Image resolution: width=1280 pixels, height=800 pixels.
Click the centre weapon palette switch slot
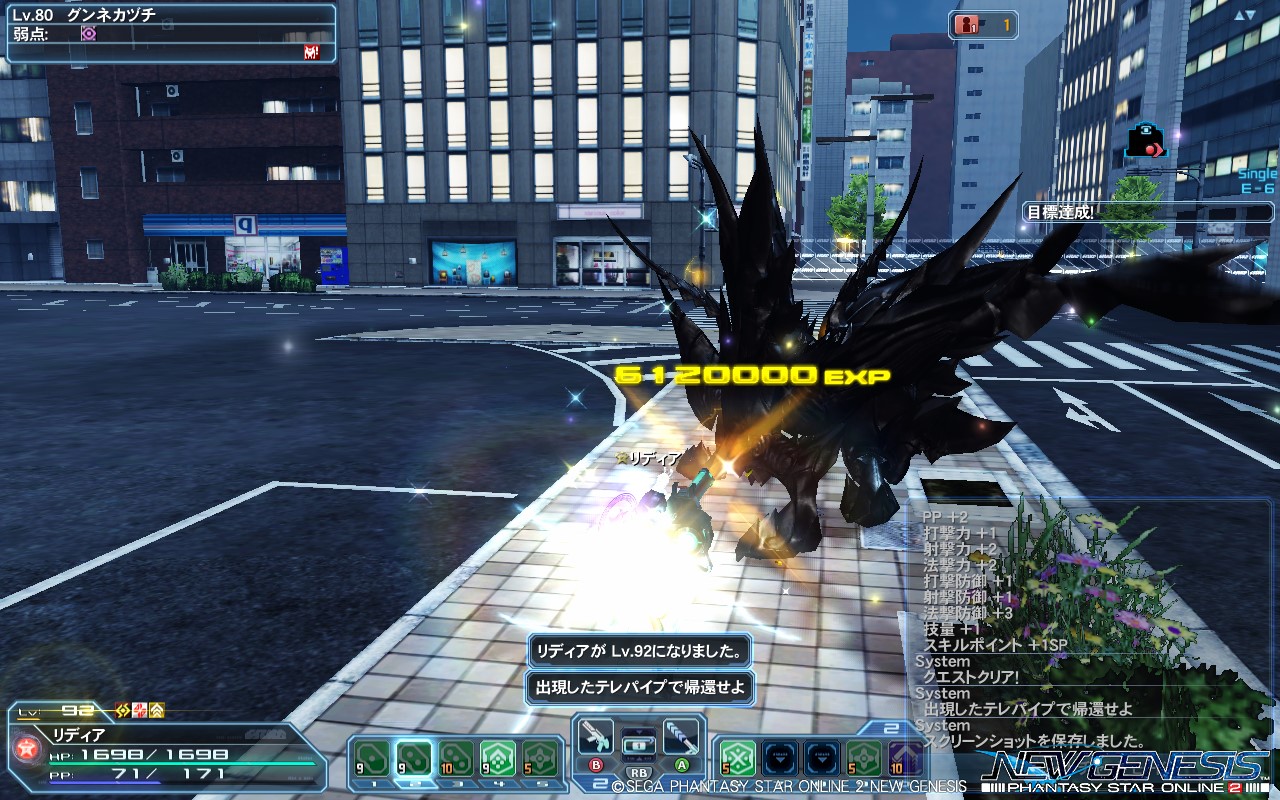[x=638, y=746]
